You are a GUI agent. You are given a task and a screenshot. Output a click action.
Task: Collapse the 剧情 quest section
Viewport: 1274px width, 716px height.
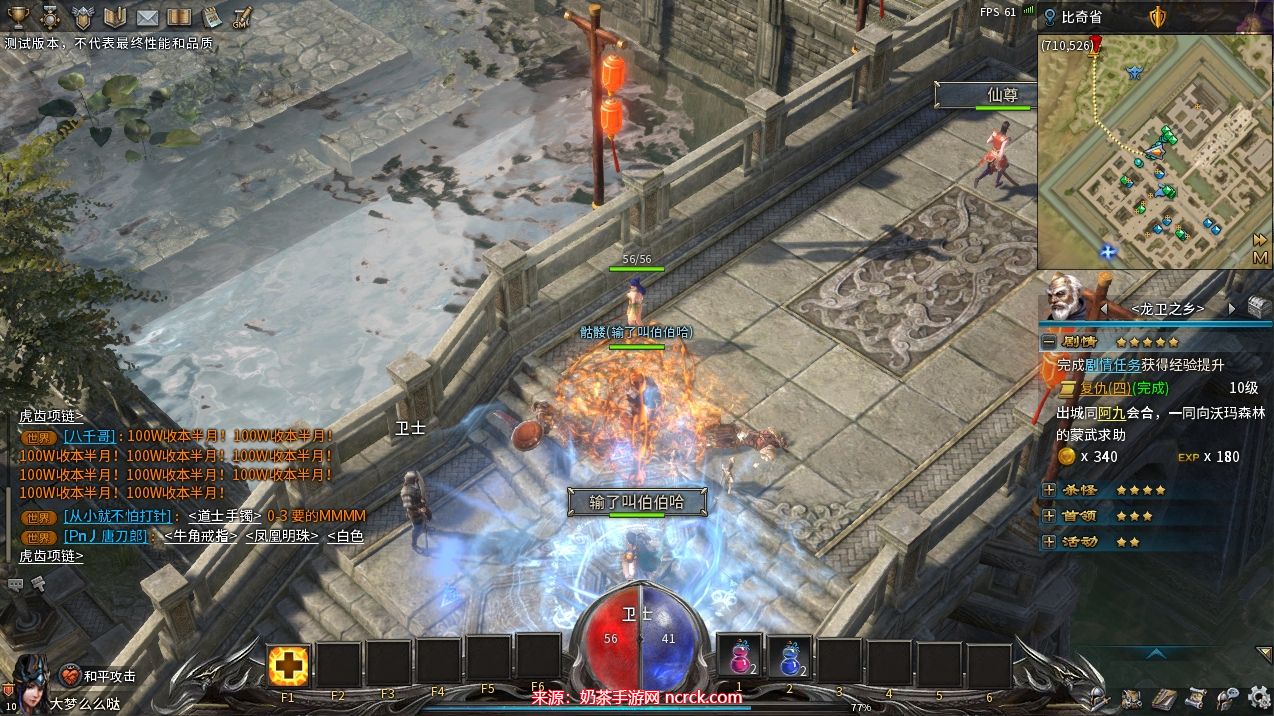(1049, 341)
